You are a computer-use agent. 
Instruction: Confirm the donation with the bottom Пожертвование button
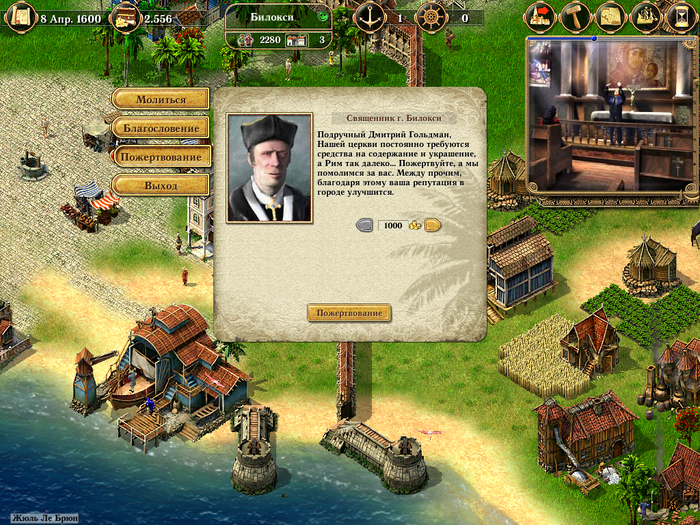[x=348, y=313]
